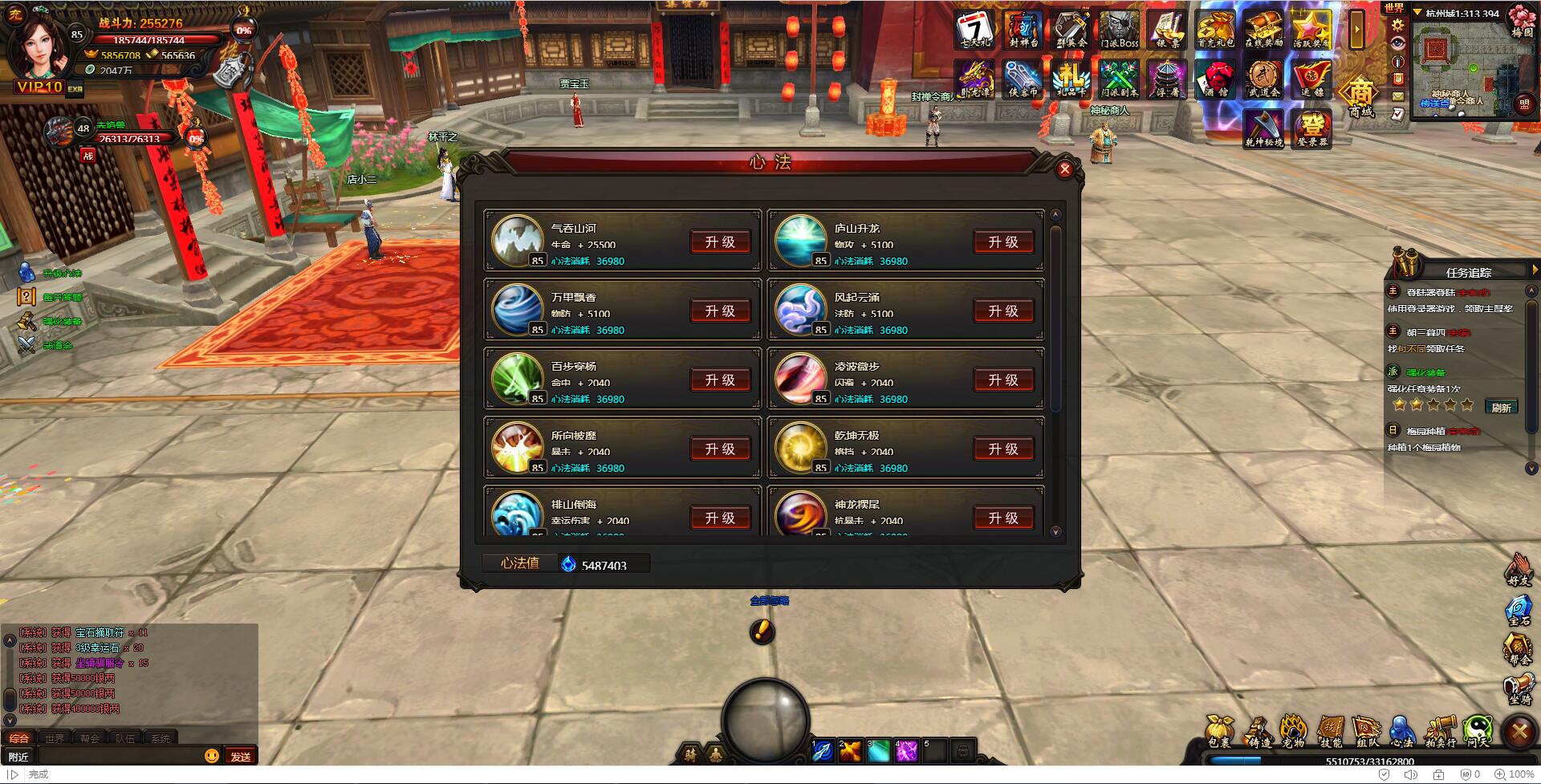Upgrade the 气吞山河 skill with 升级

click(x=720, y=242)
